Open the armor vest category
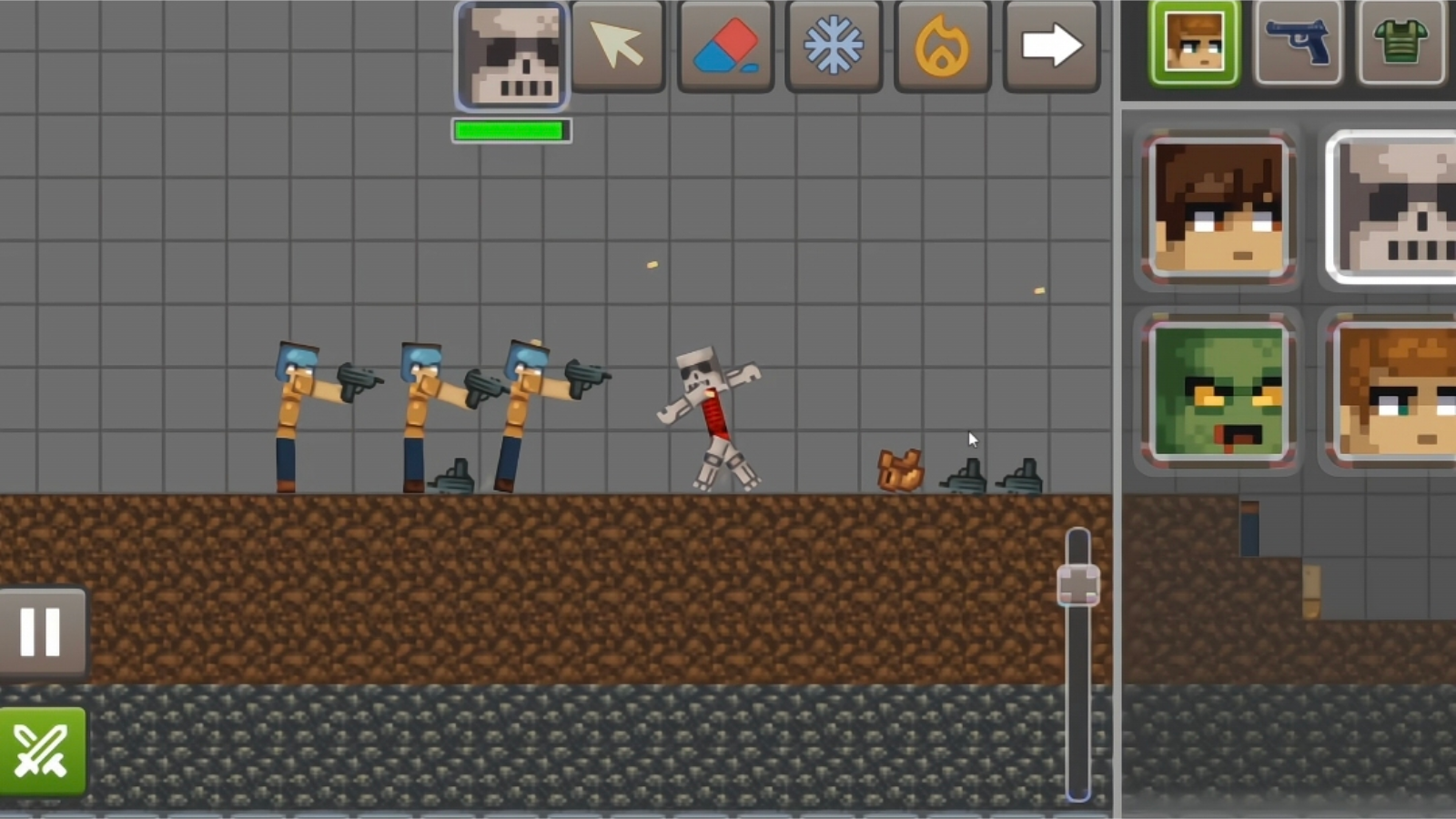 (1401, 43)
